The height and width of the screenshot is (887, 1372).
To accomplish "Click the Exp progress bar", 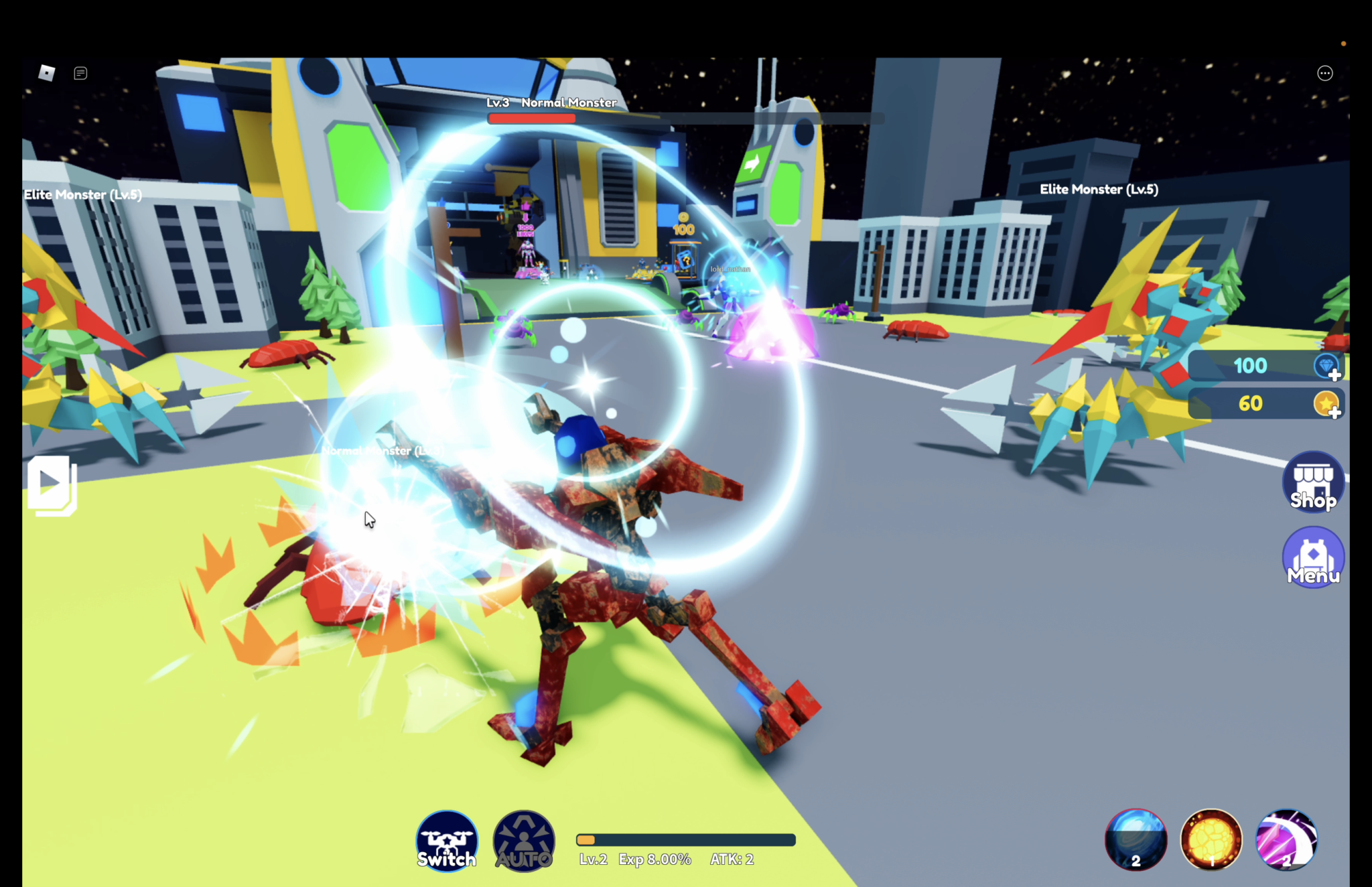I will 685,839.
